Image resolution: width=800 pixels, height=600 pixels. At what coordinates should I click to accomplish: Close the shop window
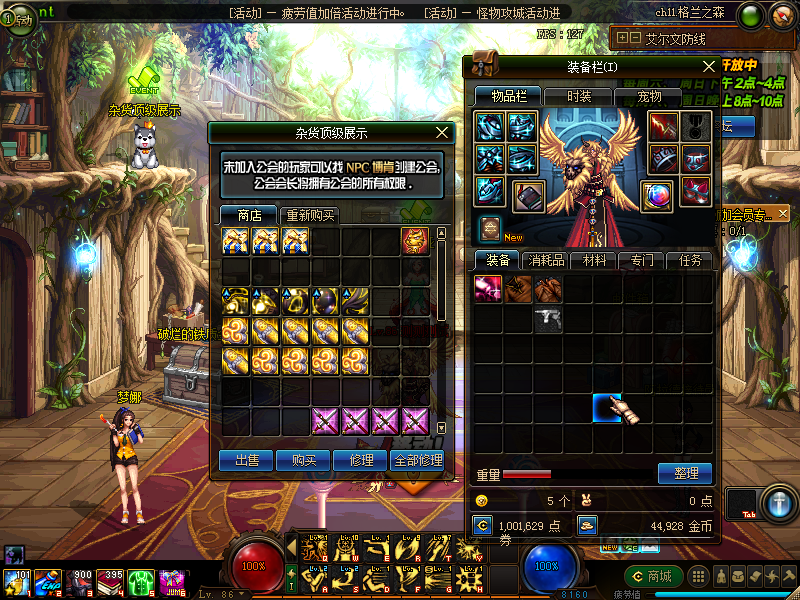tap(443, 132)
